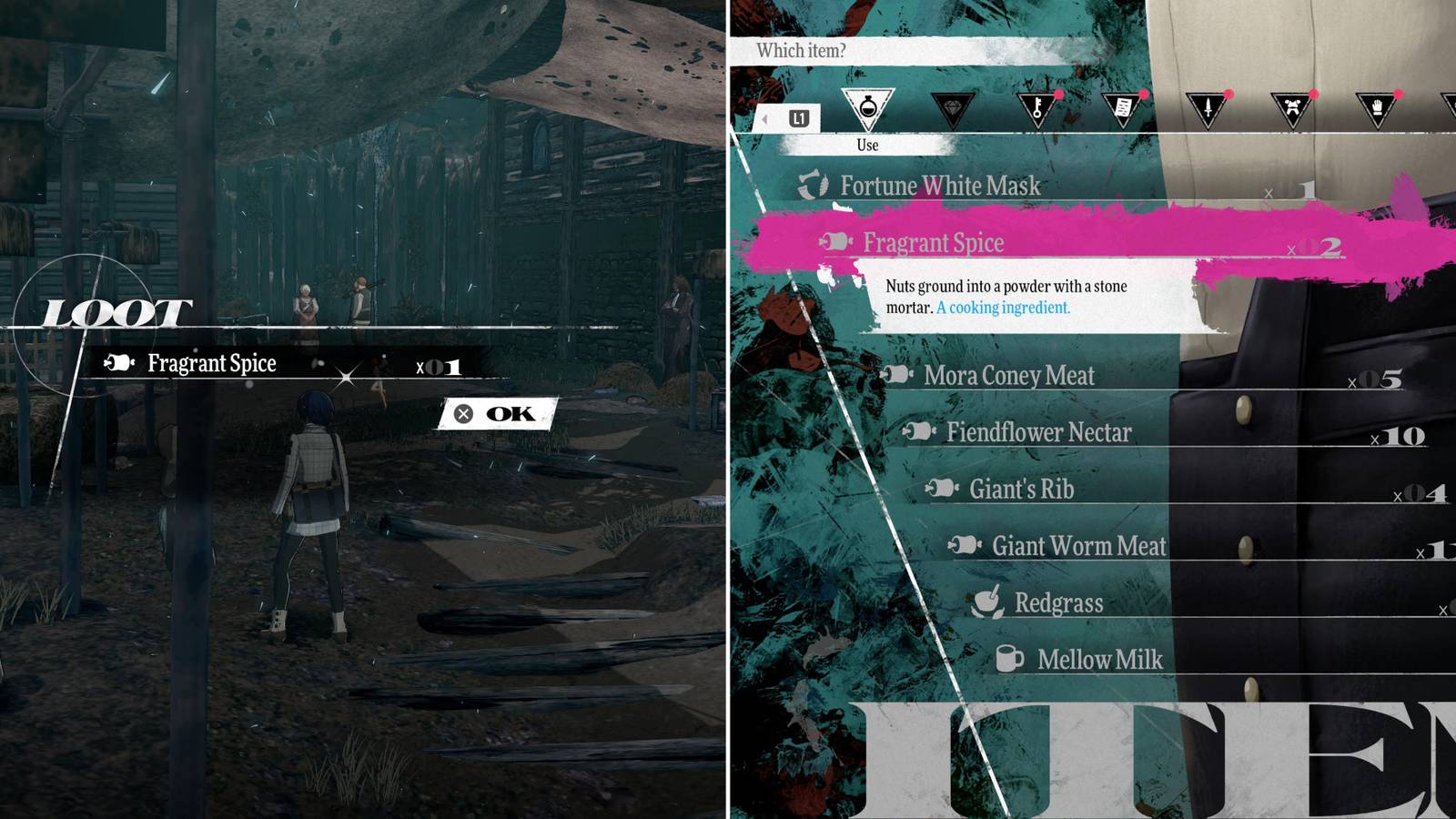
Task: Open the diamond Valuables category tab icon
Action: click(x=954, y=107)
